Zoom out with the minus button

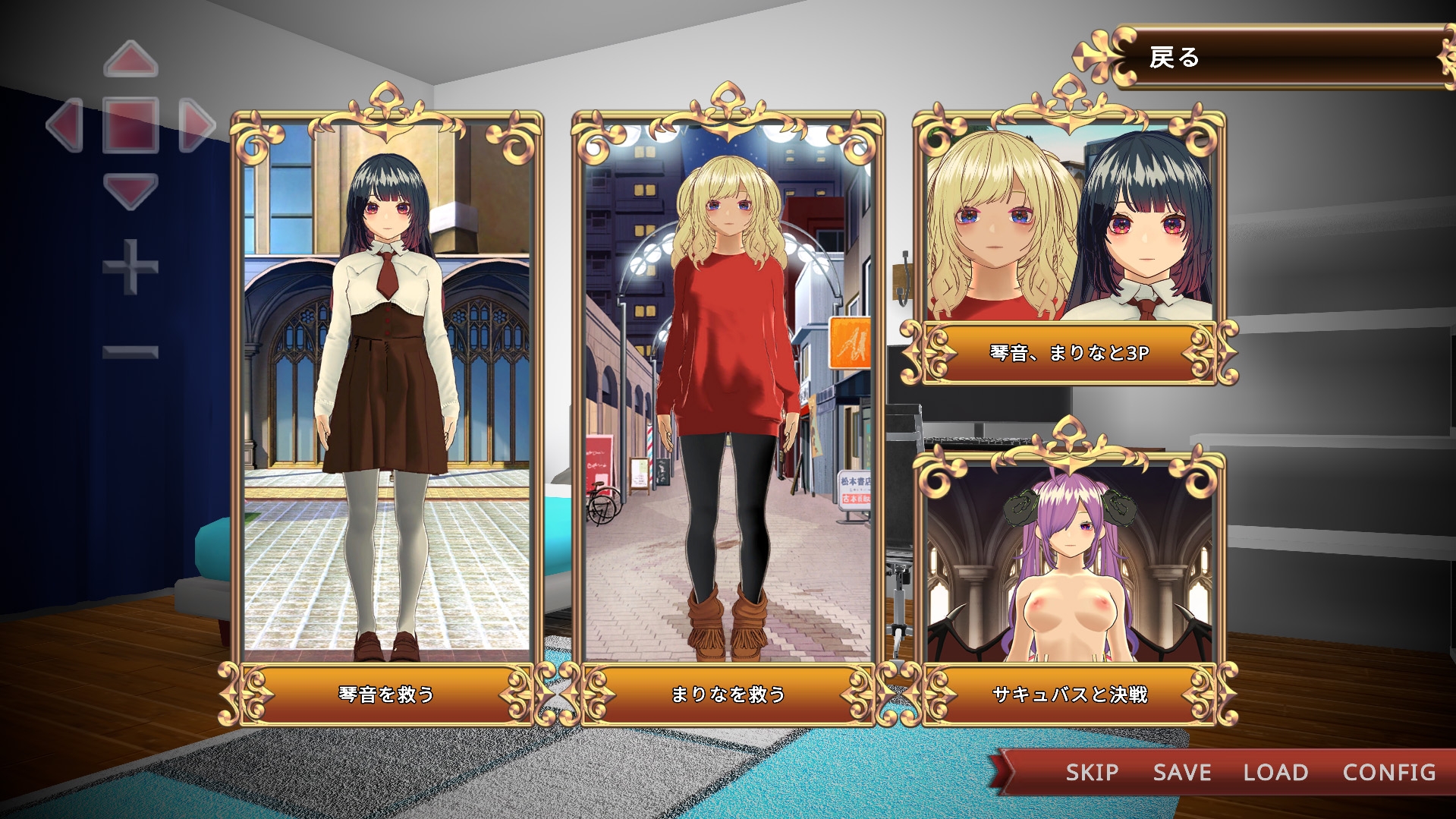[x=131, y=351]
